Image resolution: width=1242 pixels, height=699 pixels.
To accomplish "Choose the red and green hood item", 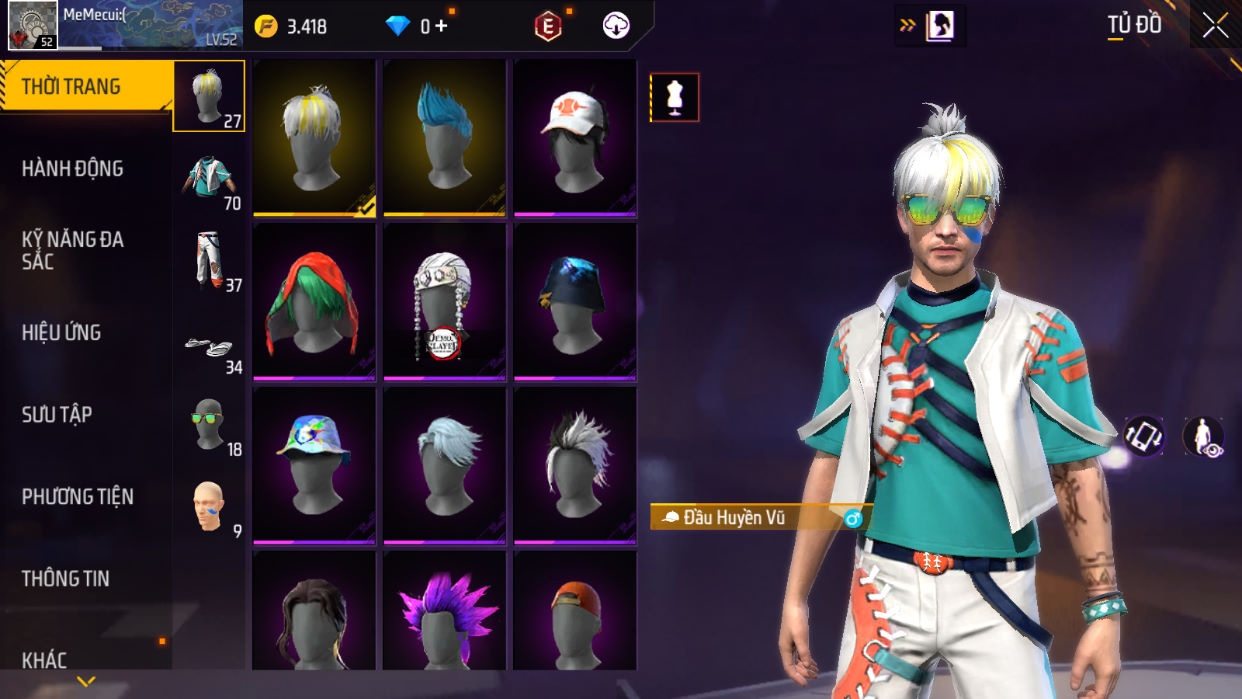I will [x=314, y=300].
